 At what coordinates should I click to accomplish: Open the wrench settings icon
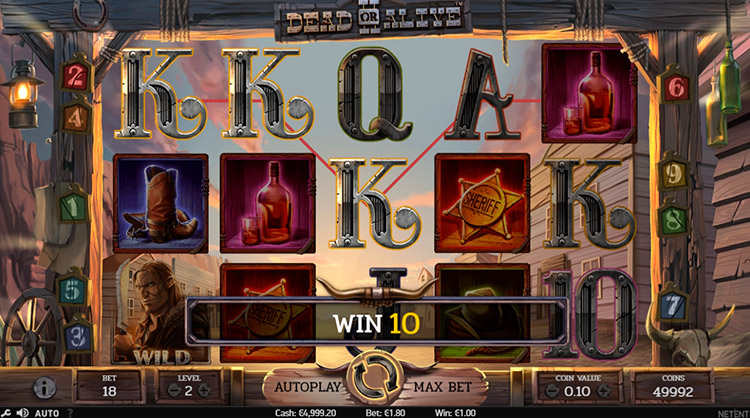pos(9,411)
